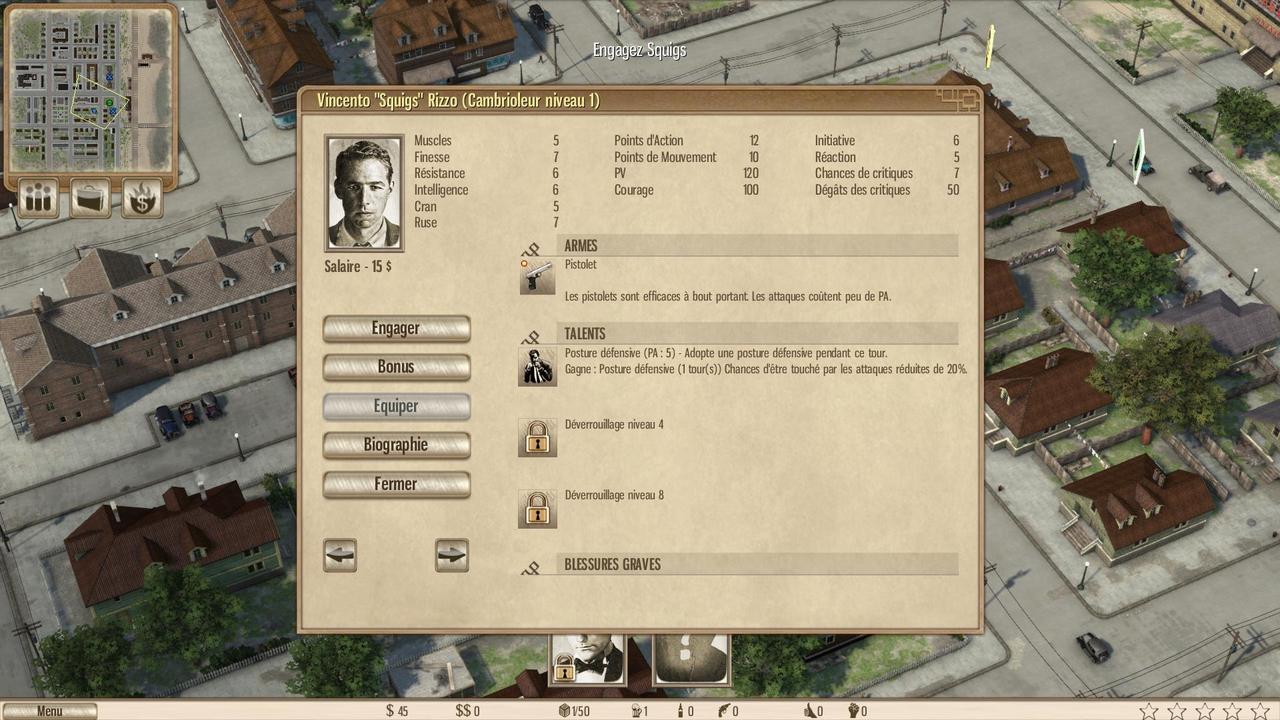
Task: Click Vincento Rizzo's portrait photo
Action: click(365, 193)
